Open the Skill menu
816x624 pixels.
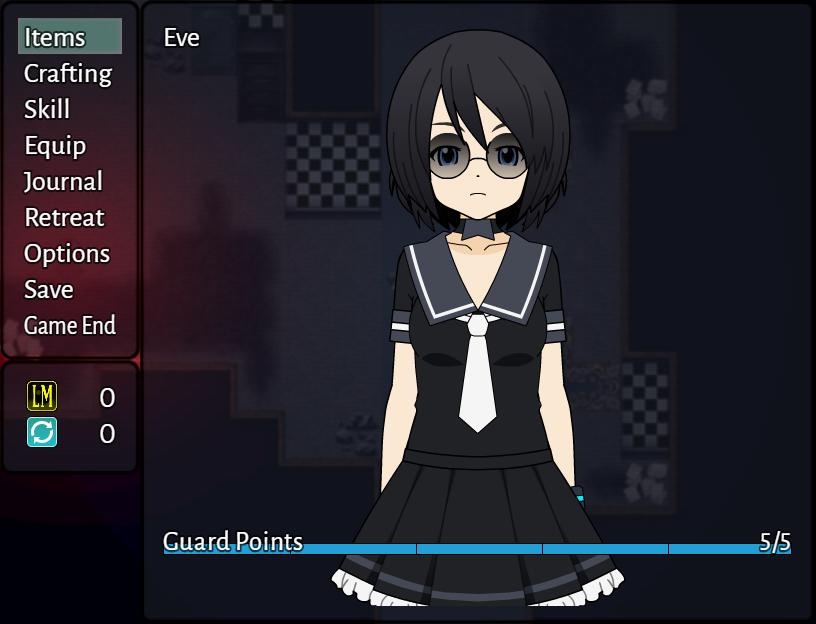(x=47, y=110)
